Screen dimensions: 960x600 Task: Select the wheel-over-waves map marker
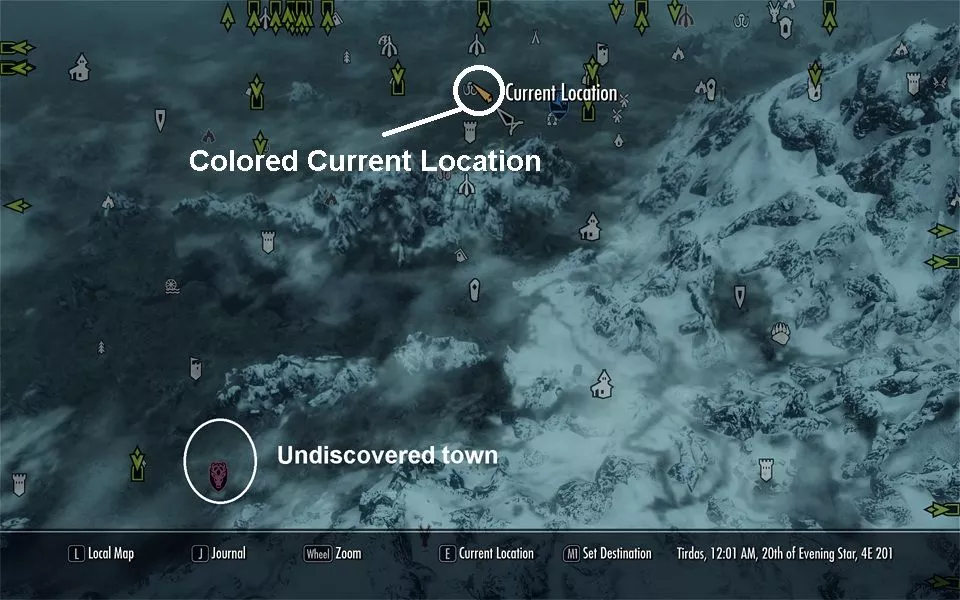click(x=172, y=286)
